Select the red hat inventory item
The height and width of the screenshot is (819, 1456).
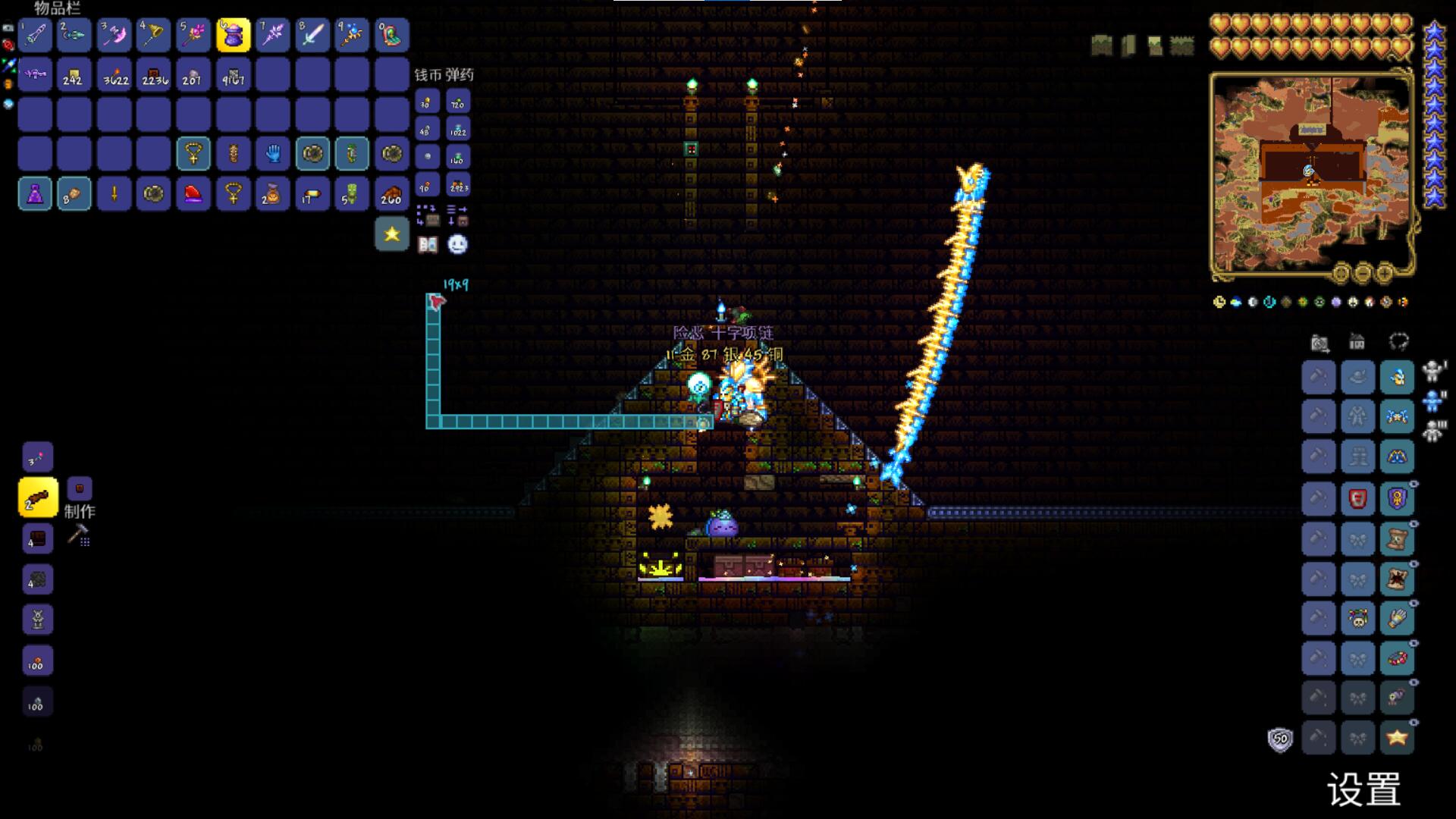tap(193, 194)
